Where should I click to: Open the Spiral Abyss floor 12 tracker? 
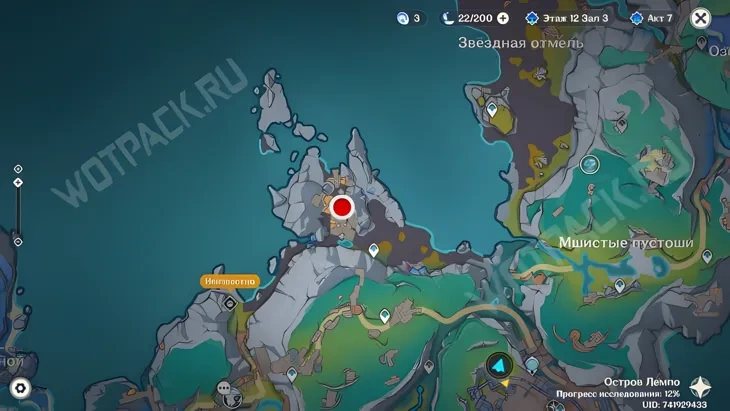pyautogui.click(x=567, y=18)
